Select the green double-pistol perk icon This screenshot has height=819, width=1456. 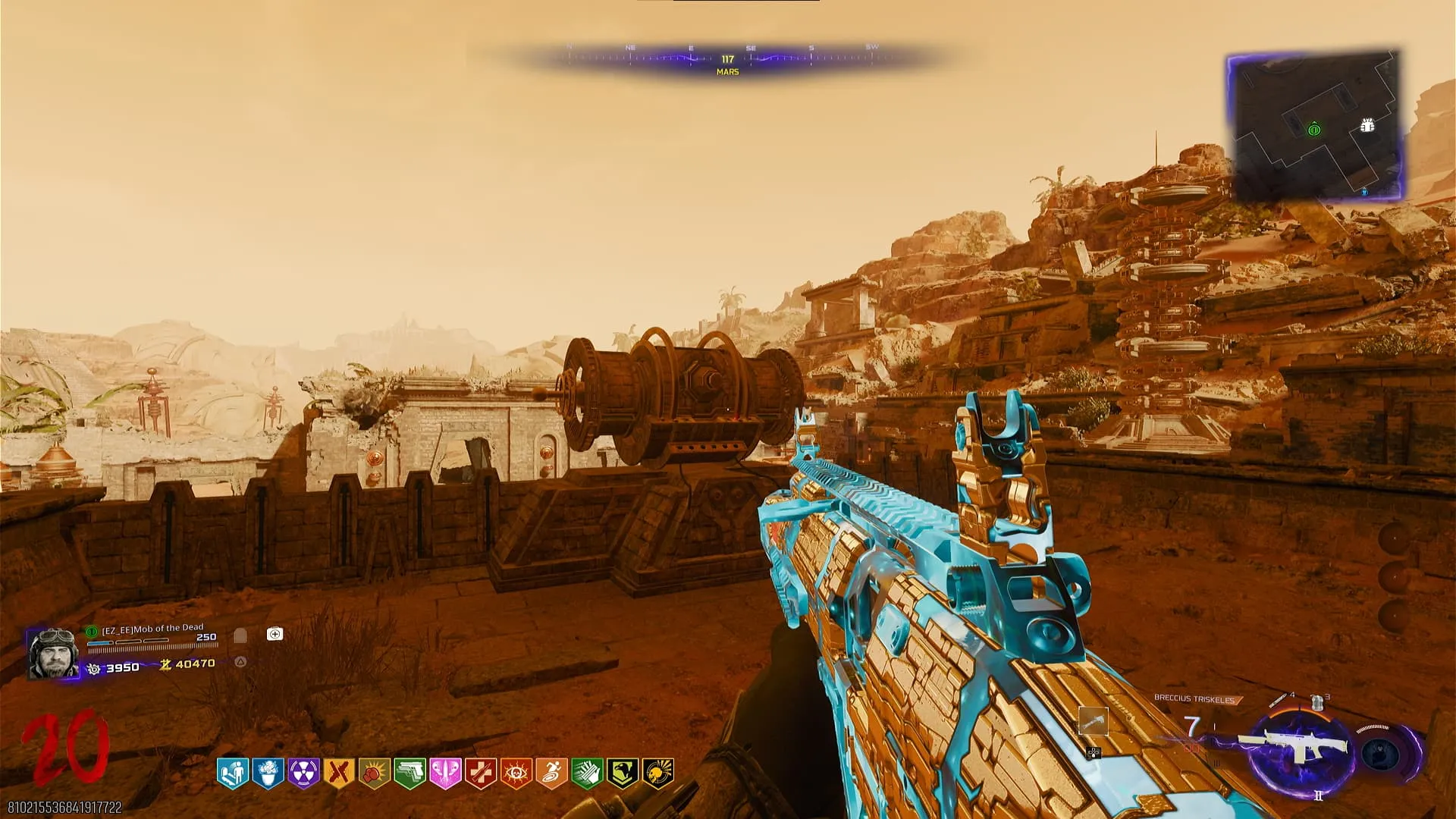point(409,773)
